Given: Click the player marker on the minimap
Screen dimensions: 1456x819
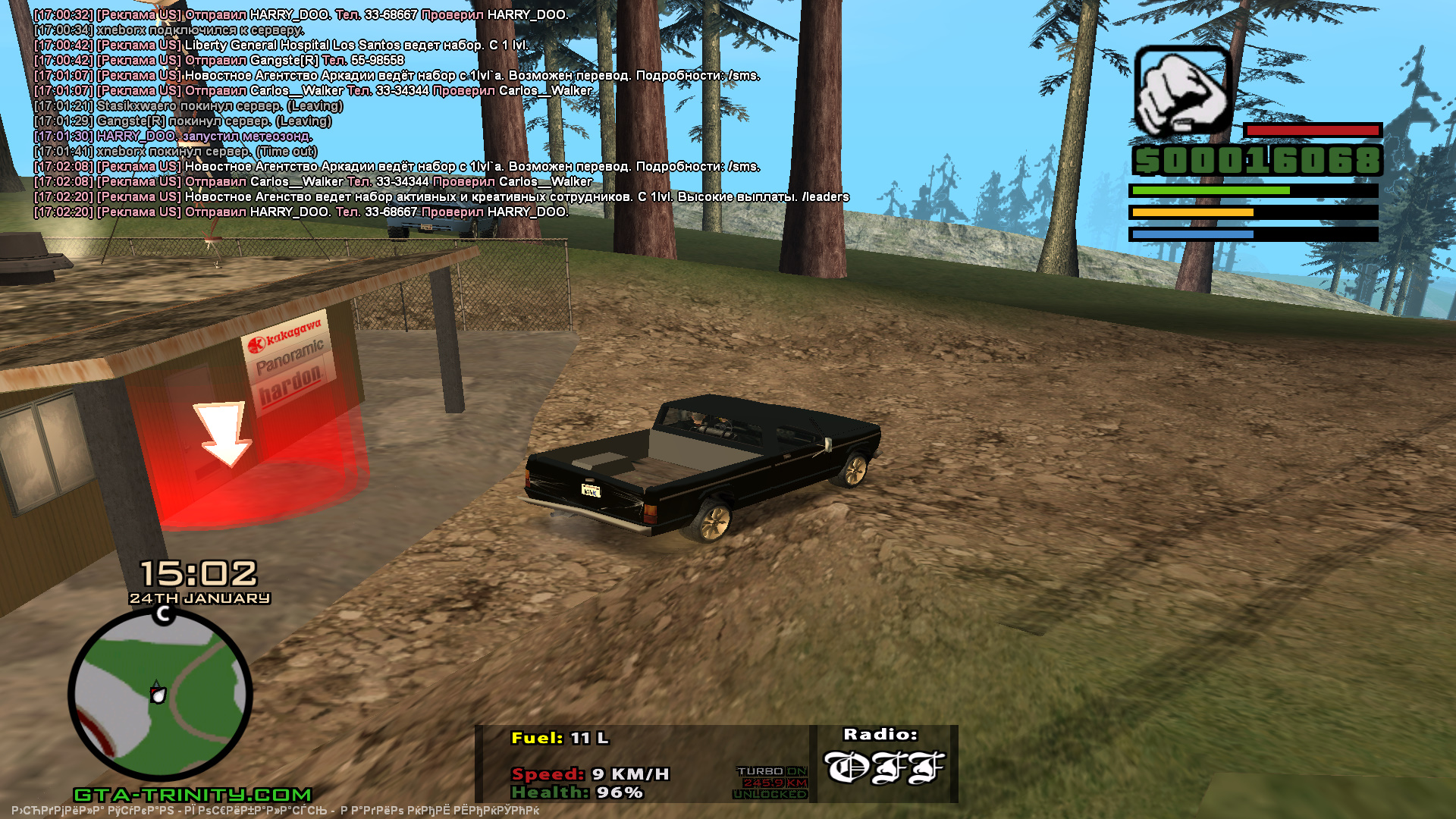Looking at the screenshot, I should point(158,693).
